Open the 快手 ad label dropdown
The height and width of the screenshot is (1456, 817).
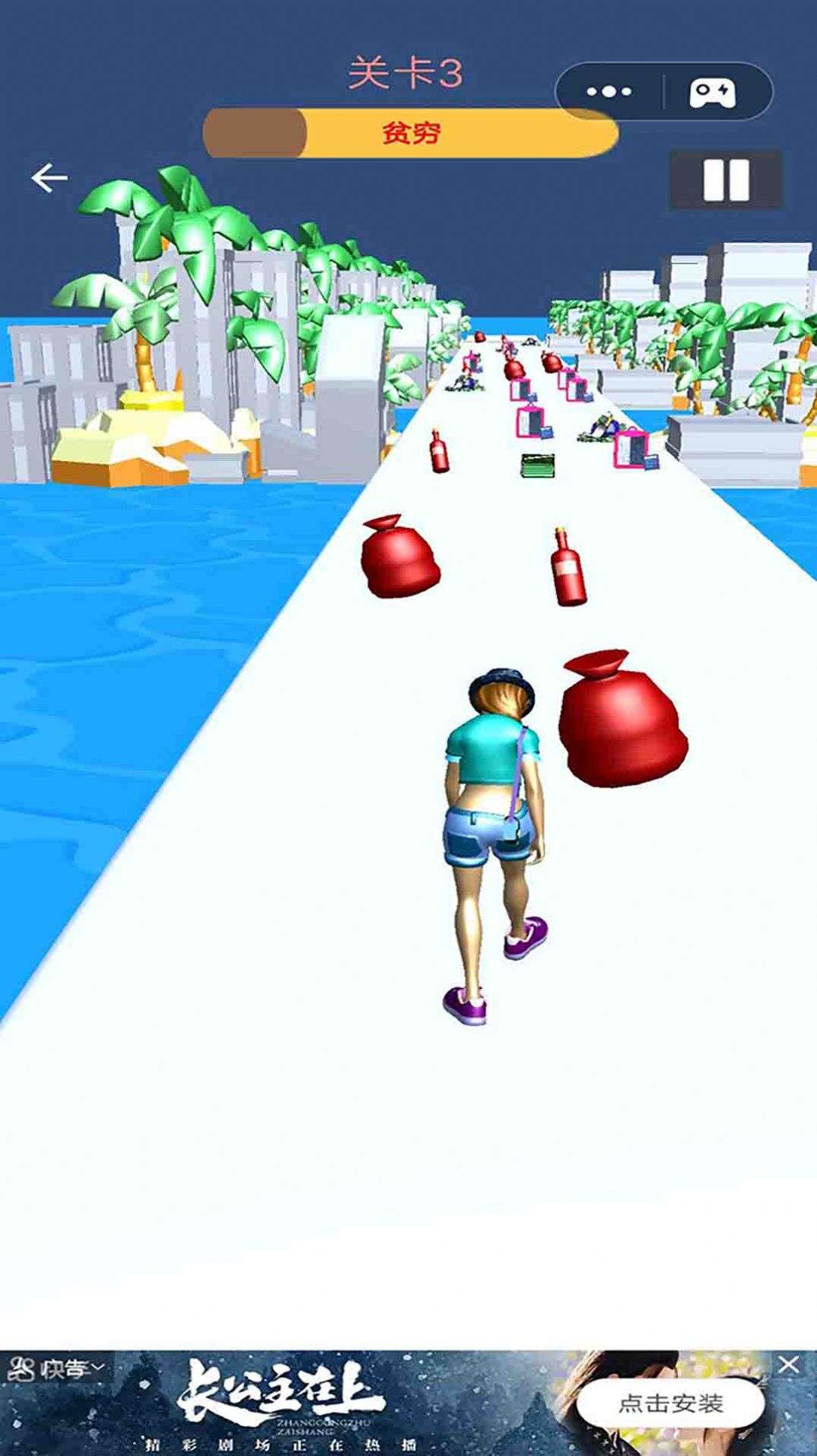tap(56, 1369)
